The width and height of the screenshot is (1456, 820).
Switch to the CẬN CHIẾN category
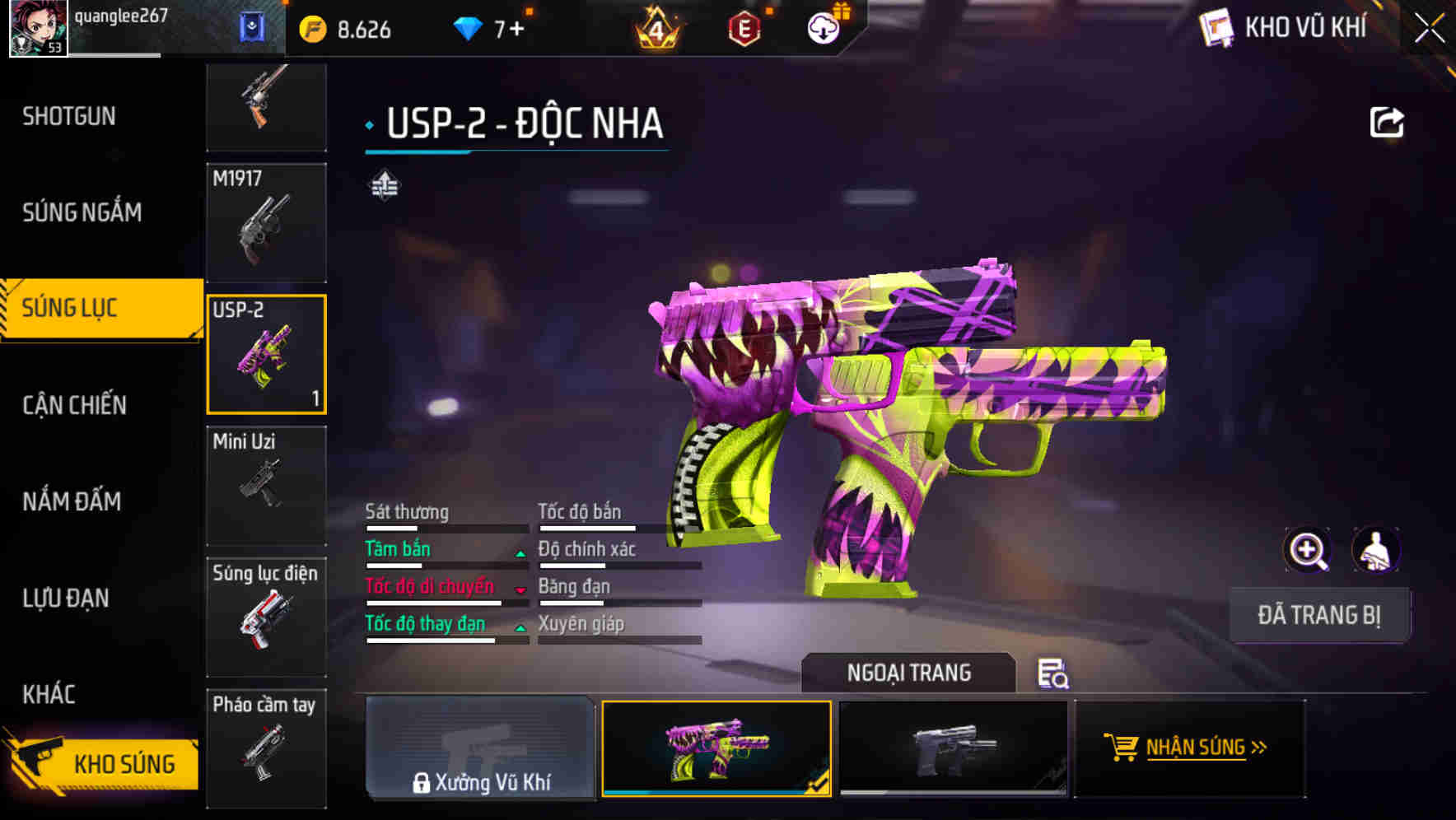[x=74, y=405]
